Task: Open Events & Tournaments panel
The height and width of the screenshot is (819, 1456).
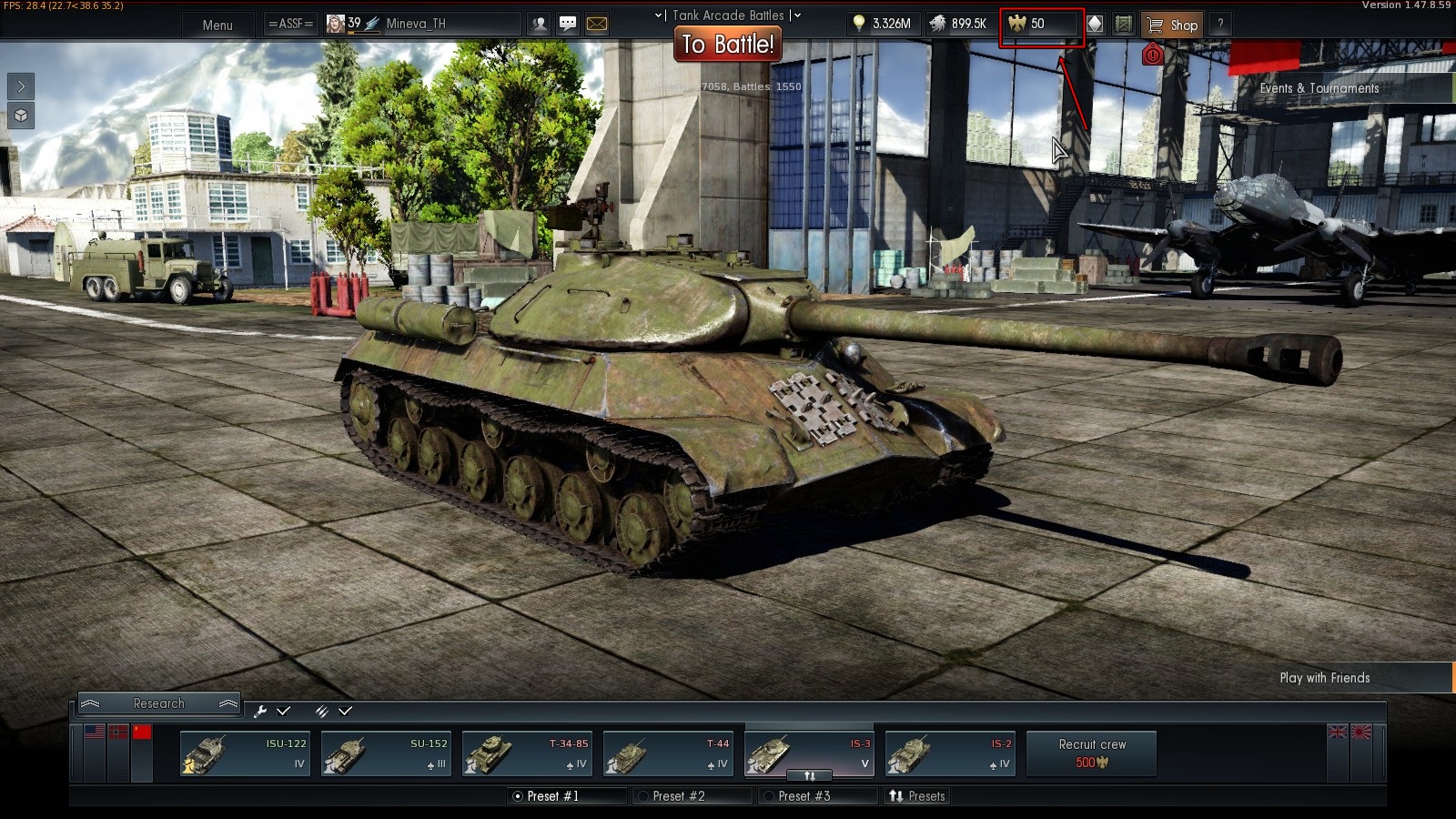Action: [x=1319, y=88]
